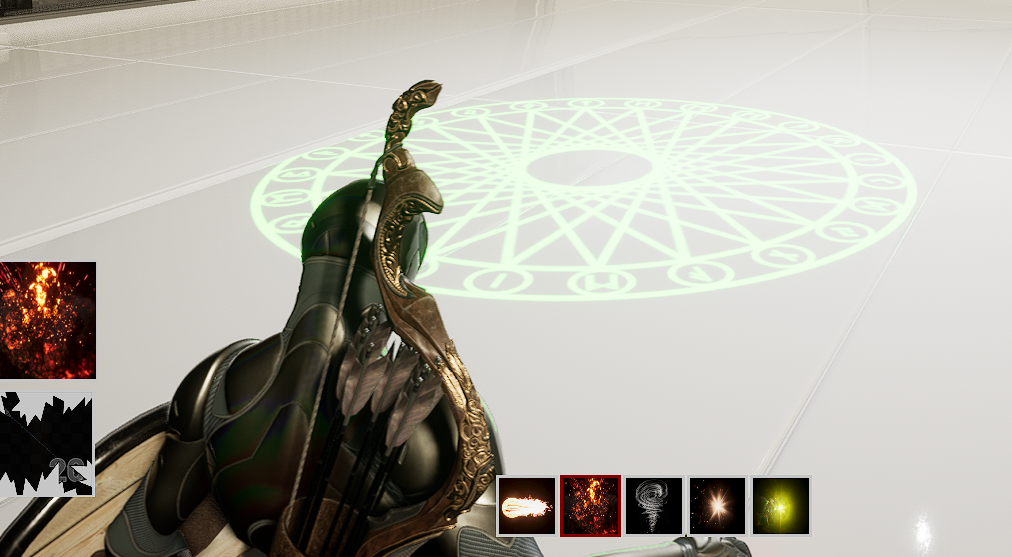Select the yellow-green glowing orb ability
Viewport: 1012px width, 557px height.
click(x=781, y=506)
